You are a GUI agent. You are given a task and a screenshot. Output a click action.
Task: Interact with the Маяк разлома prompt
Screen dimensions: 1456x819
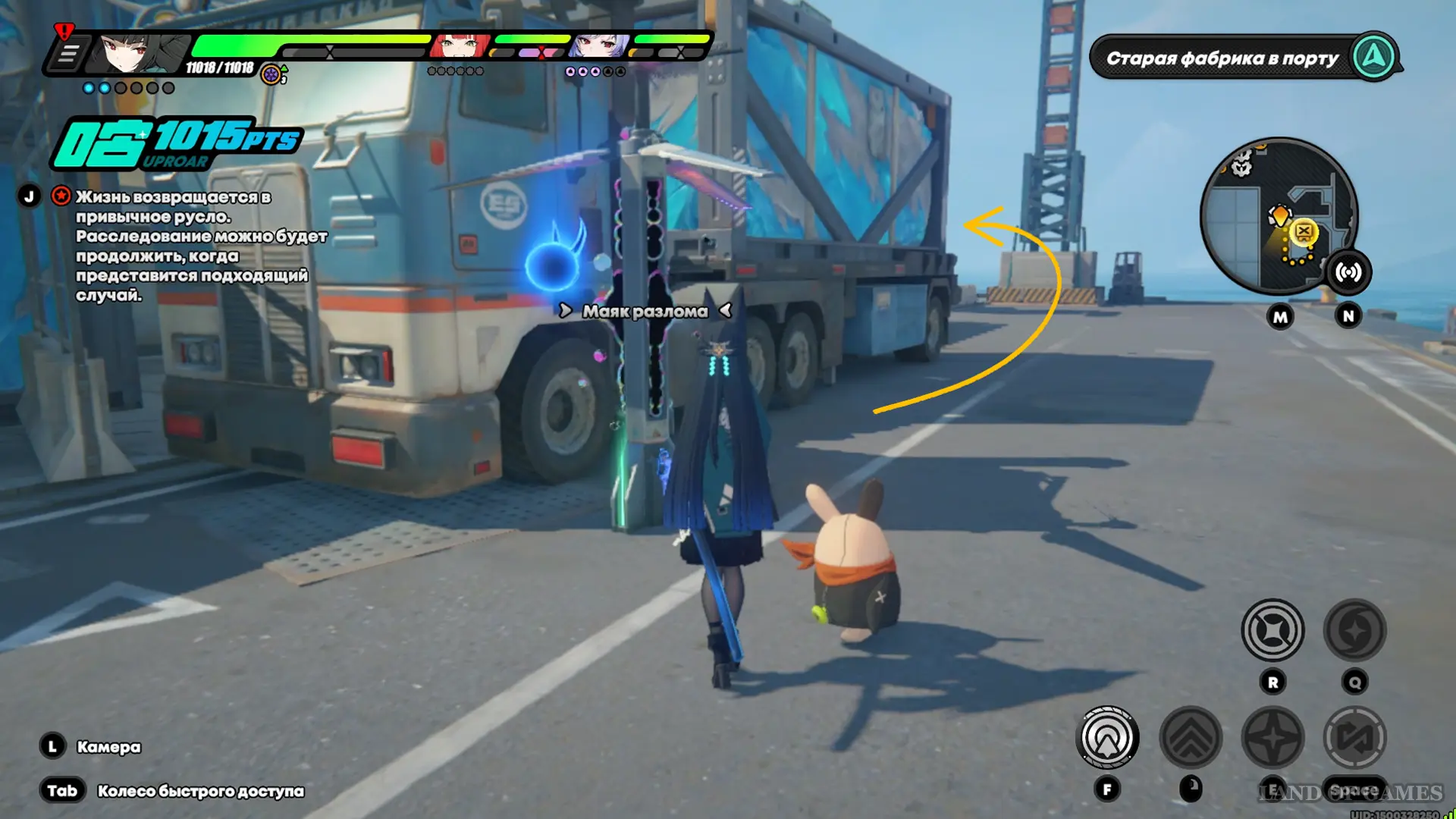645,311
